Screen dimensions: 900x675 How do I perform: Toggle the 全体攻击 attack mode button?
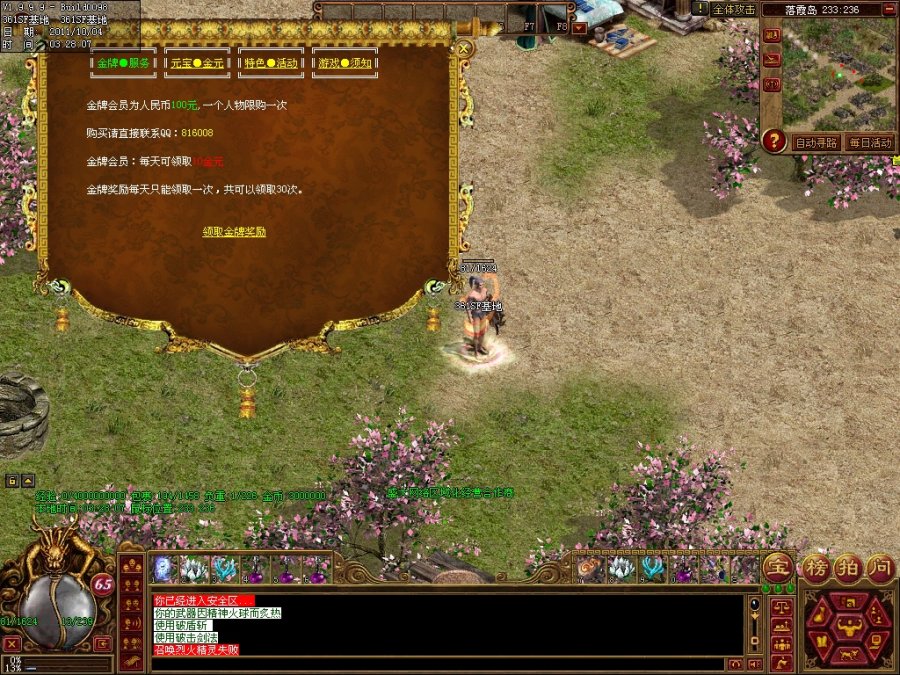(x=734, y=8)
